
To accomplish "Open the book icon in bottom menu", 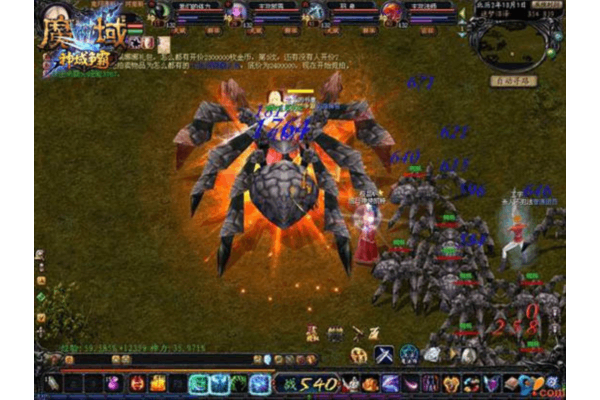I will (x=511, y=383).
